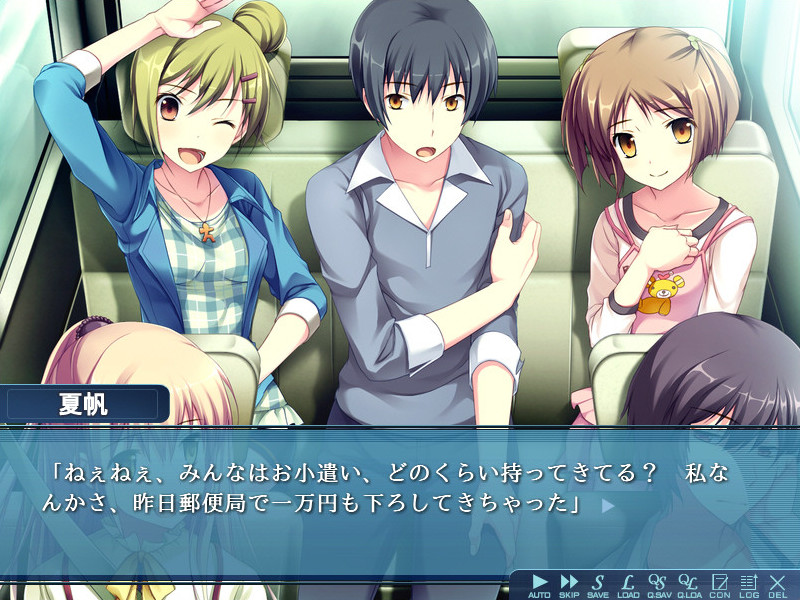800x600 pixels.
Task: Show the LOG message history
Action: [x=748, y=584]
